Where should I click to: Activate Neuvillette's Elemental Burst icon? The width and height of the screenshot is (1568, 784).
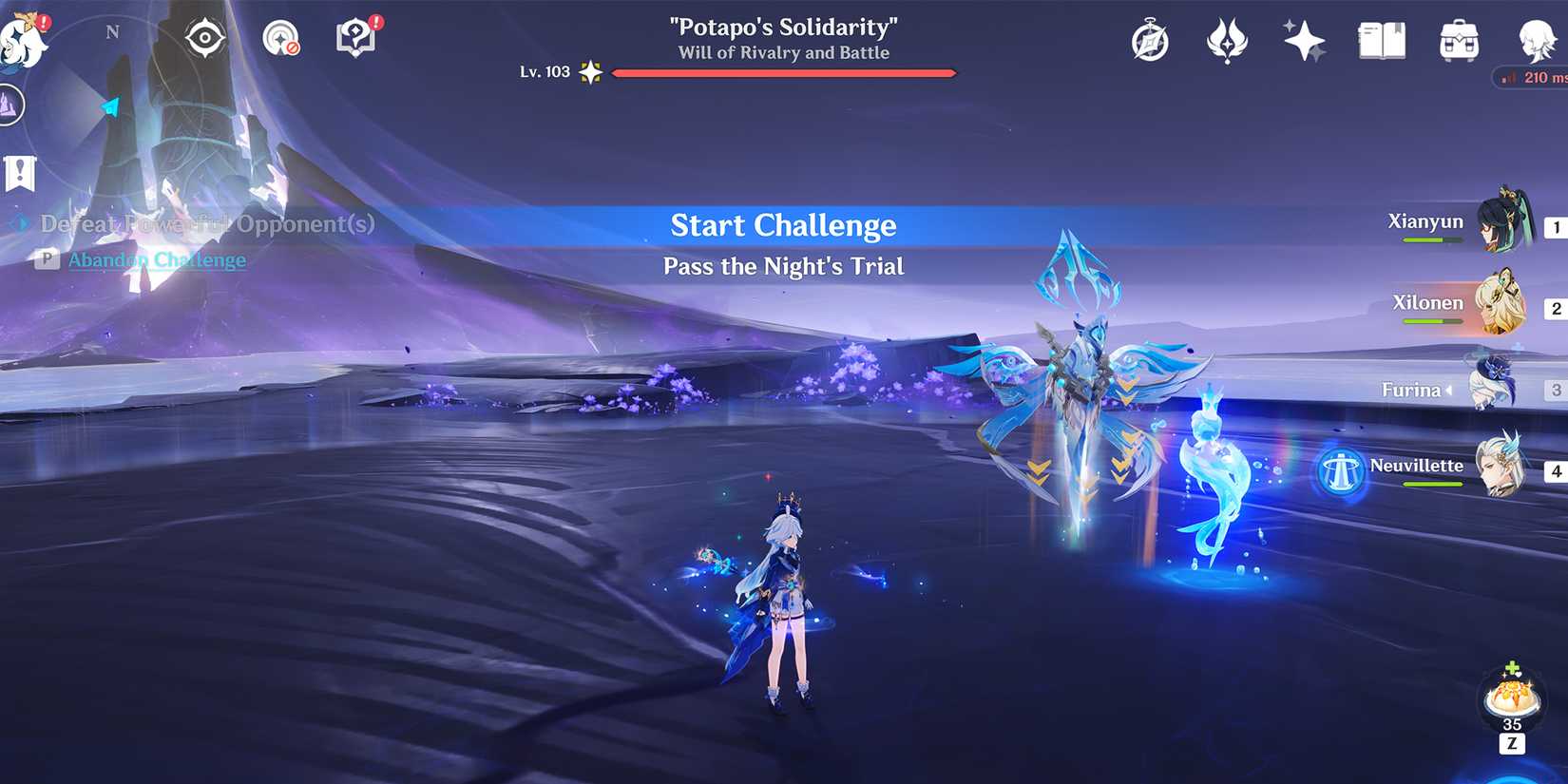[x=1341, y=471]
